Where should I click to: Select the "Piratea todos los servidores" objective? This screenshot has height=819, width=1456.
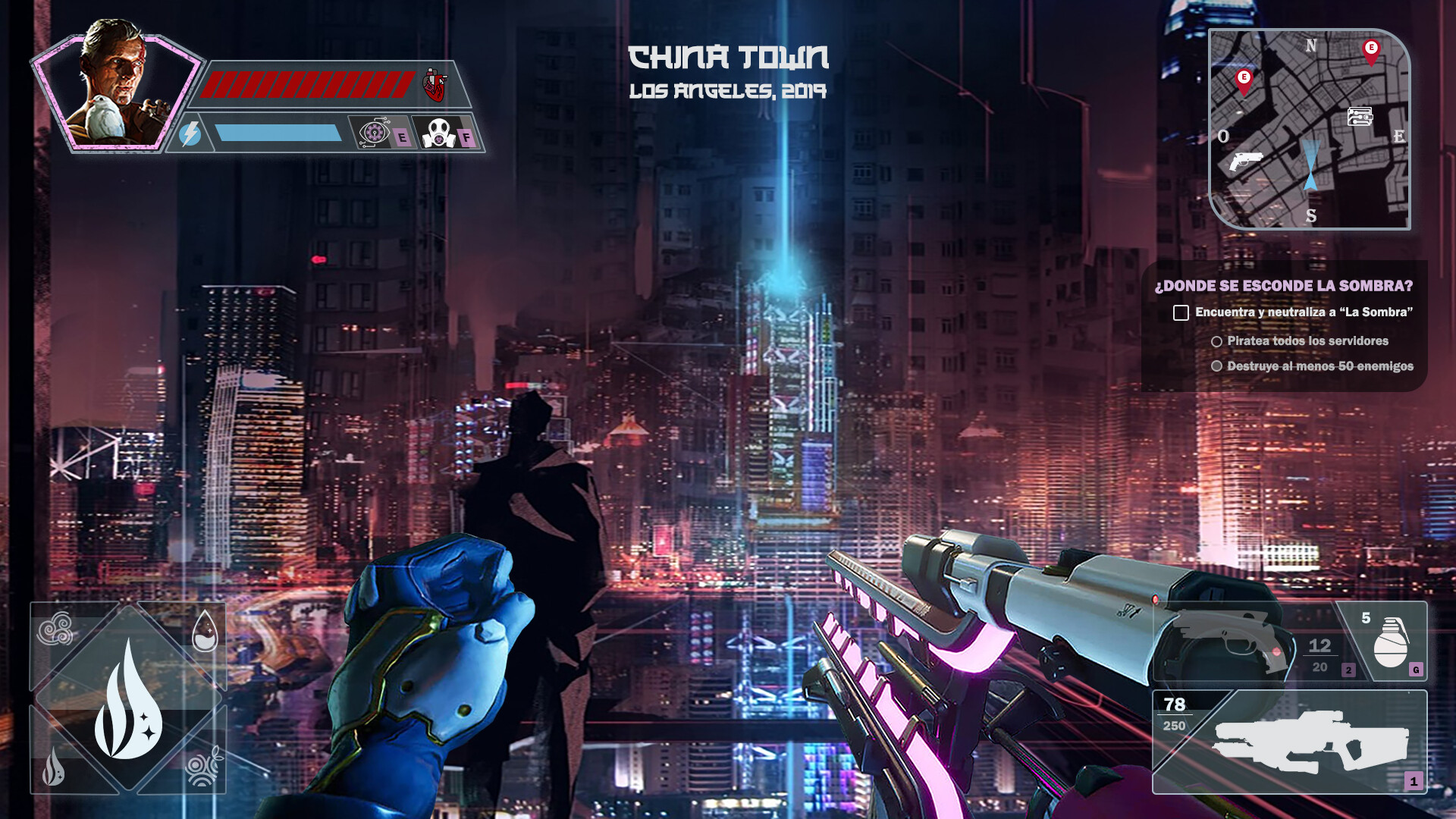pyautogui.click(x=1307, y=341)
